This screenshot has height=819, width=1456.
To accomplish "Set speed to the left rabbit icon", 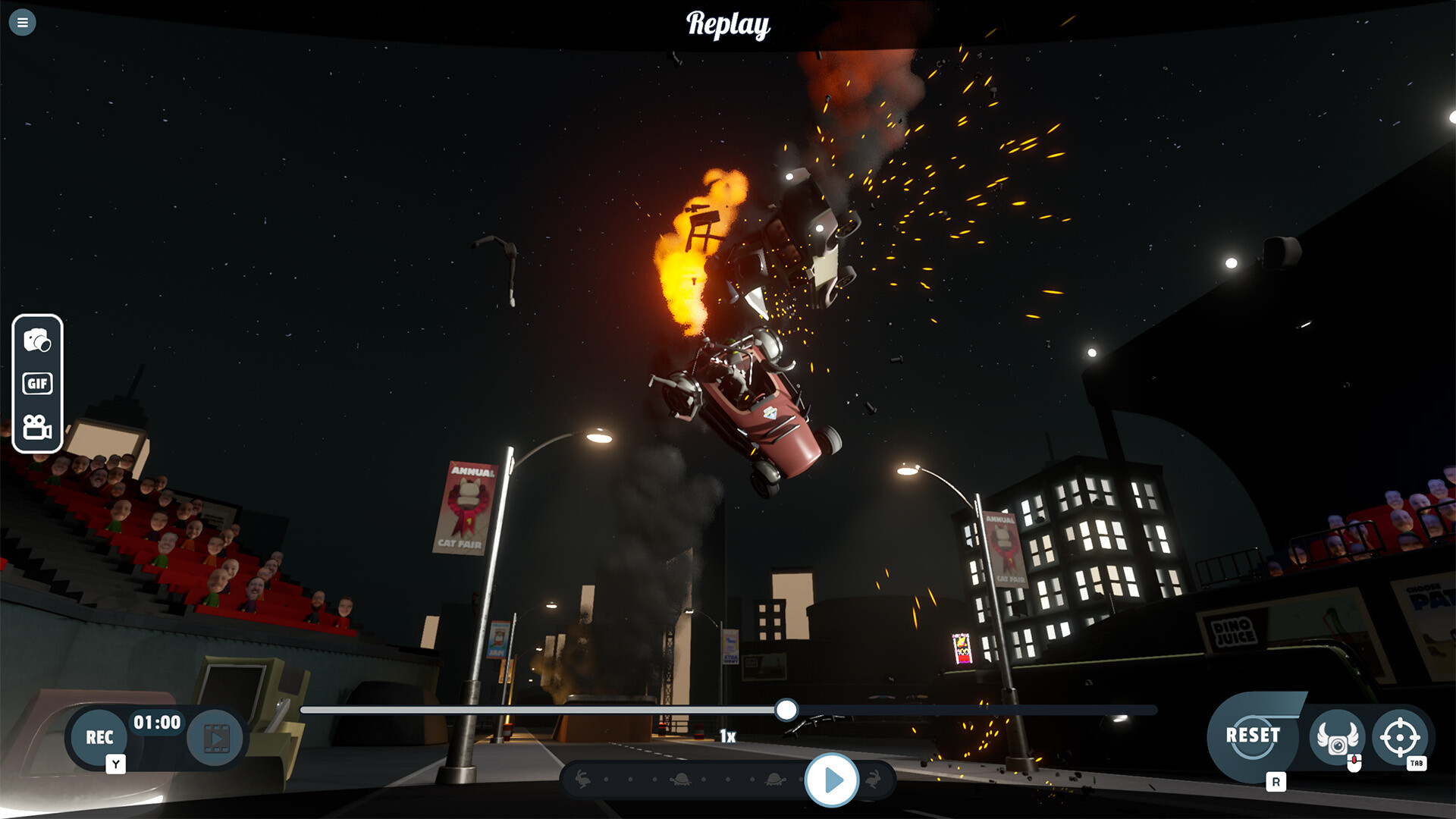I will (582, 779).
